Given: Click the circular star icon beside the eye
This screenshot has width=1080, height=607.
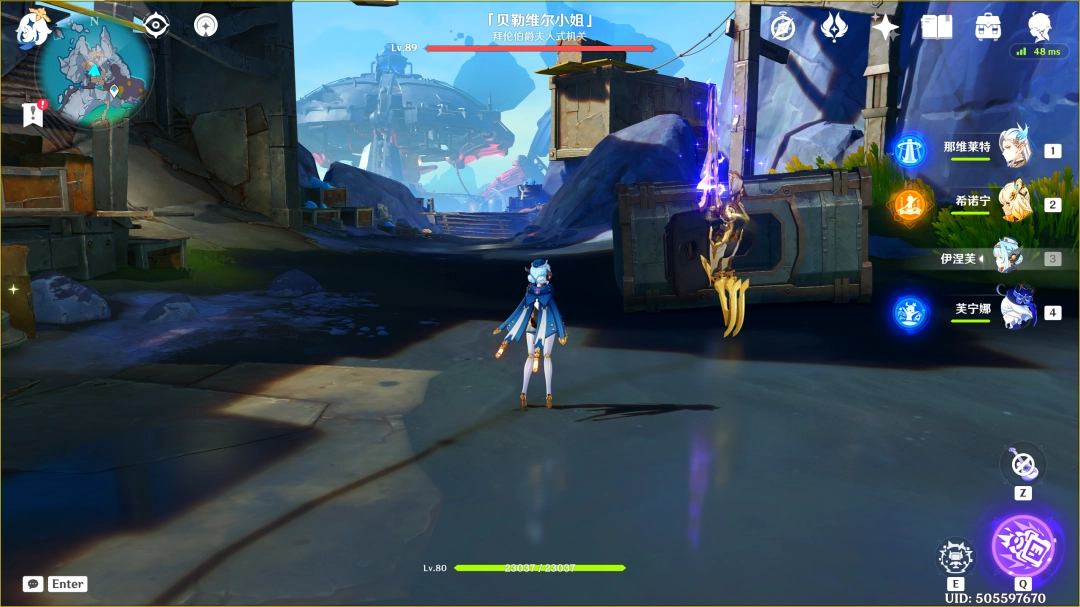Looking at the screenshot, I should click(x=206, y=25).
